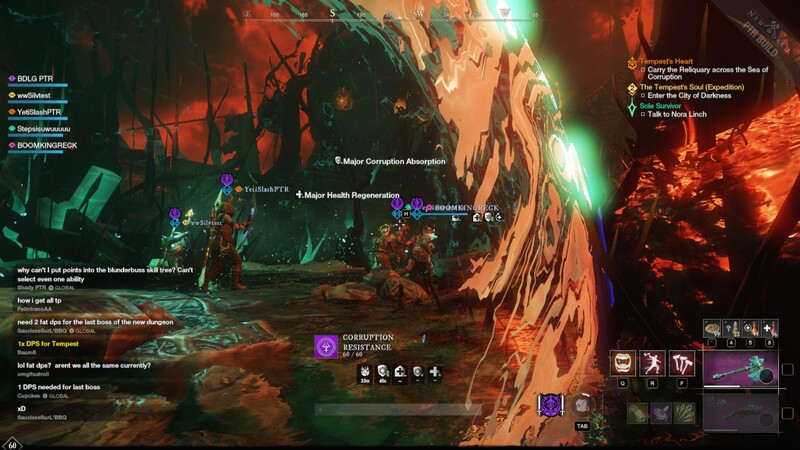800x450 pixels.
Task: Select BDLG PTR in the group list
Action: (35, 78)
